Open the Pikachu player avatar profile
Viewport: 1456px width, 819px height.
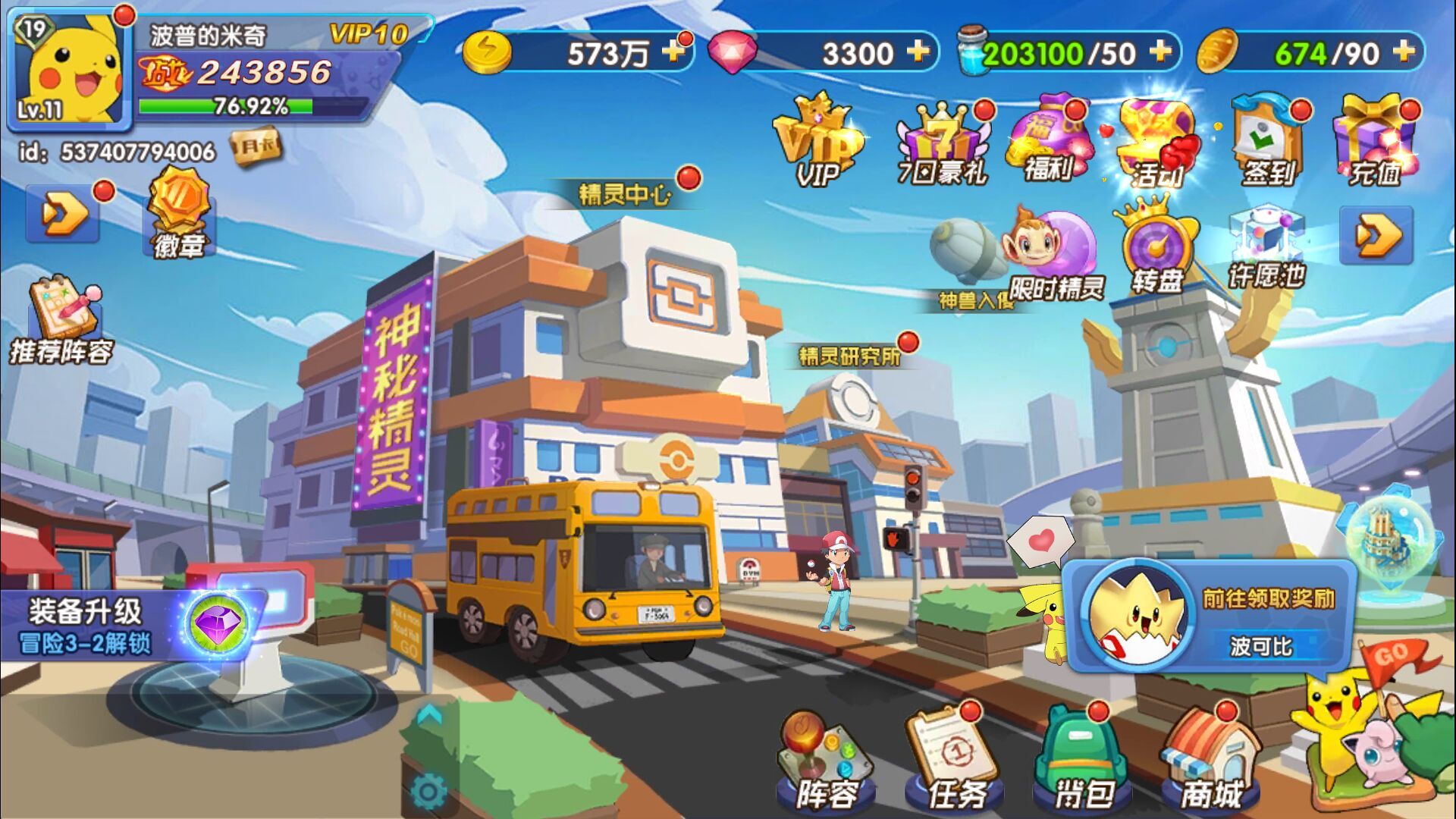70,70
